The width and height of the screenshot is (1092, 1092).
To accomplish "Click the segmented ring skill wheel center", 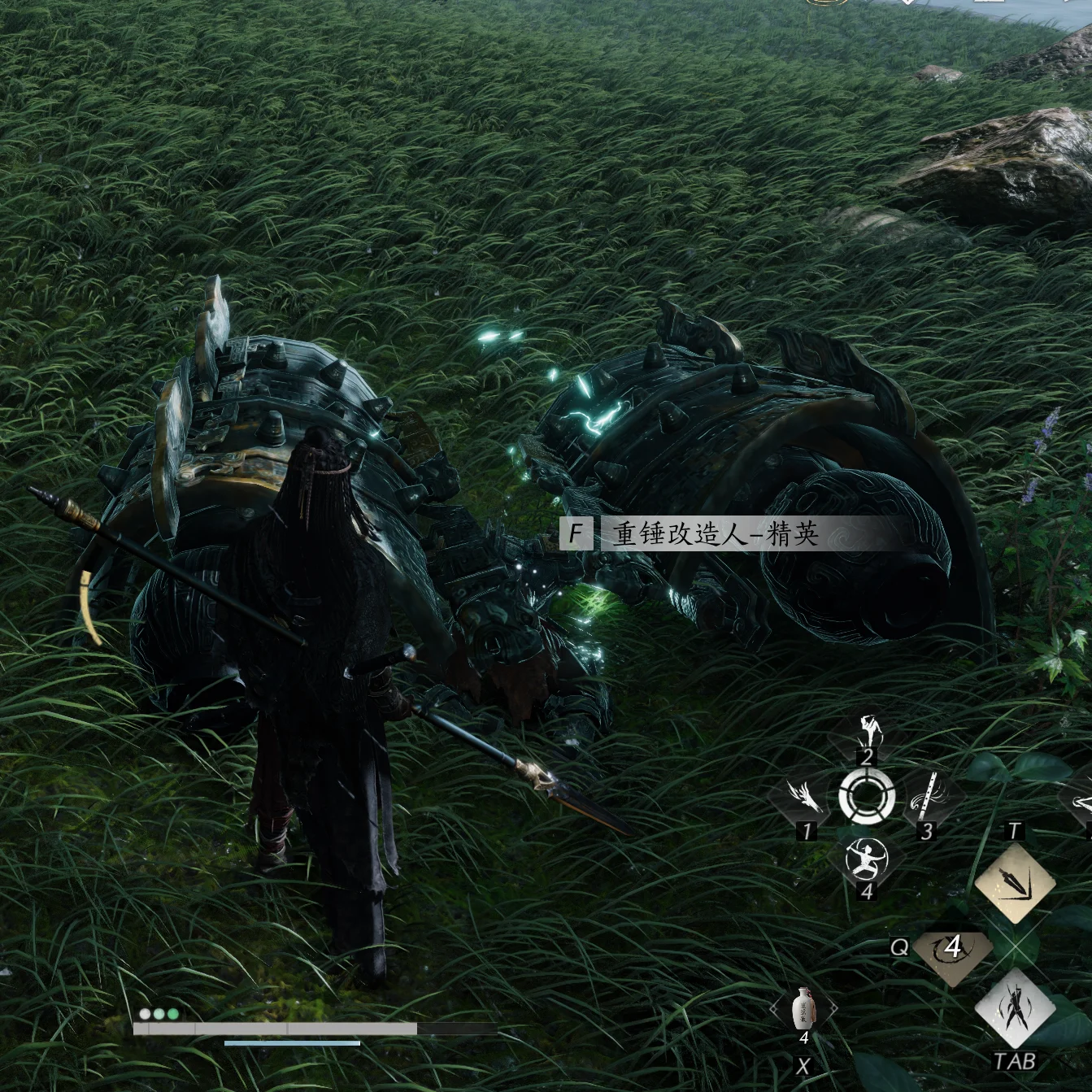I will pyautogui.click(x=867, y=795).
